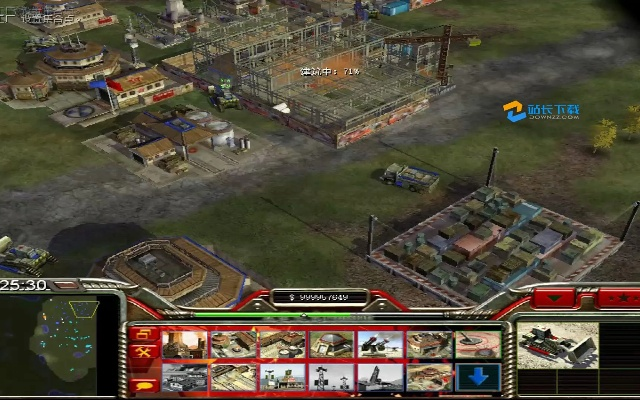The image size is (640, 400).
Task: Toggle the red down-triangle panel button
Action: click(x=553, y=298)
